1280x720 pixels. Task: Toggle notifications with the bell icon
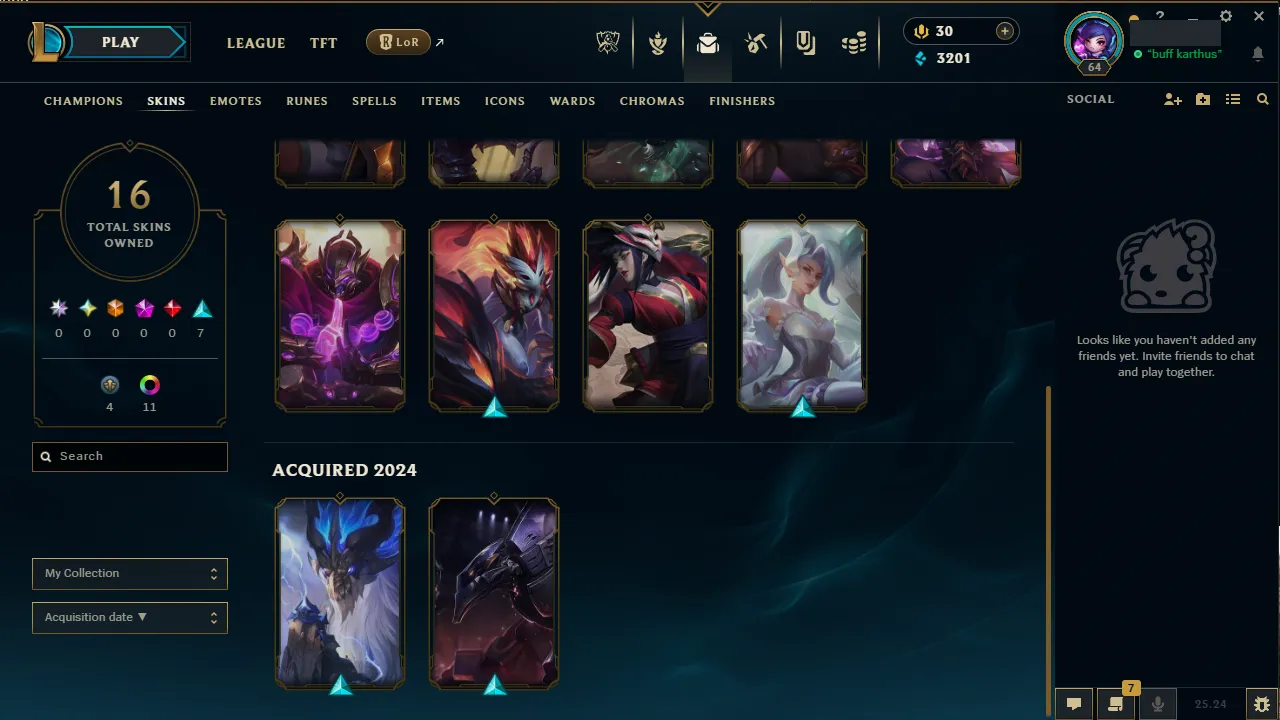(x=1258, y=54)
